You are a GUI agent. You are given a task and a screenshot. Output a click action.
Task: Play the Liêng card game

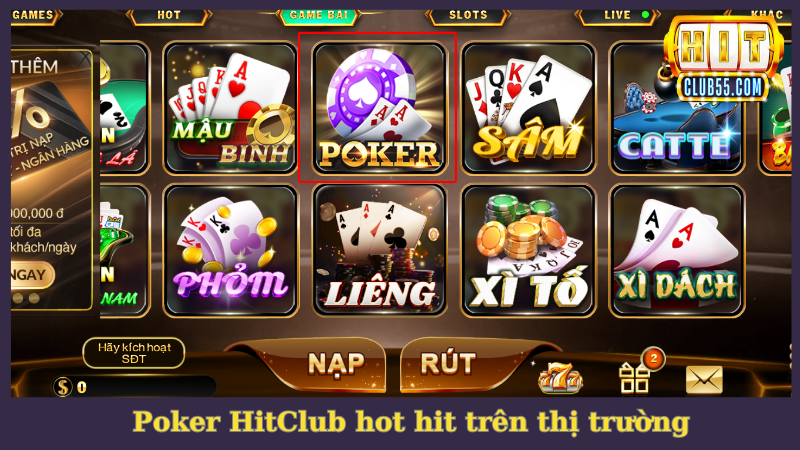click(378, 250)
